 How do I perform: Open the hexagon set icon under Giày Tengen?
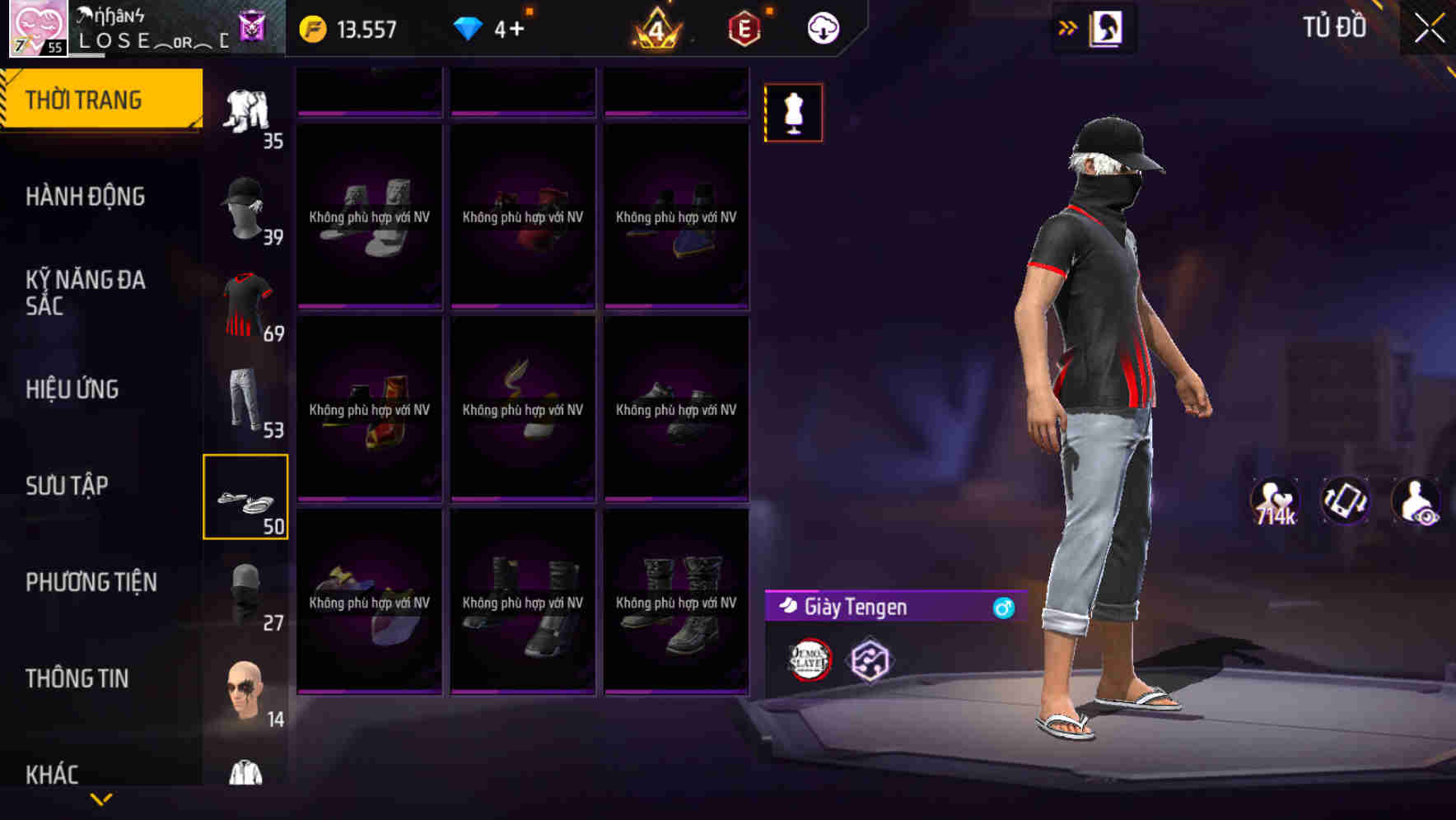(868, 659)
